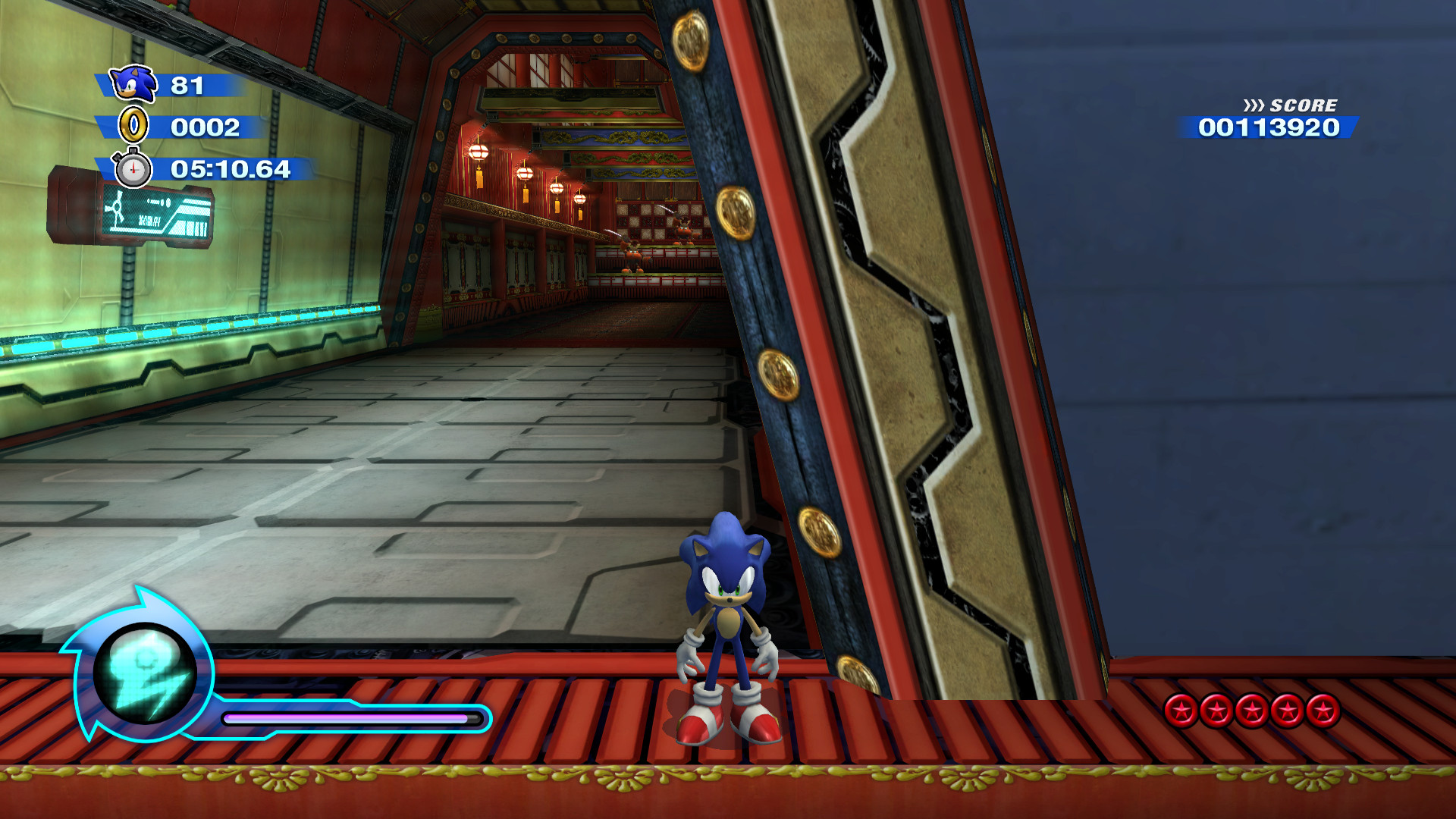This screenshot has width=1456, height=819.
Task: Click the SCORE label text
Action: tap(1303, 106)
